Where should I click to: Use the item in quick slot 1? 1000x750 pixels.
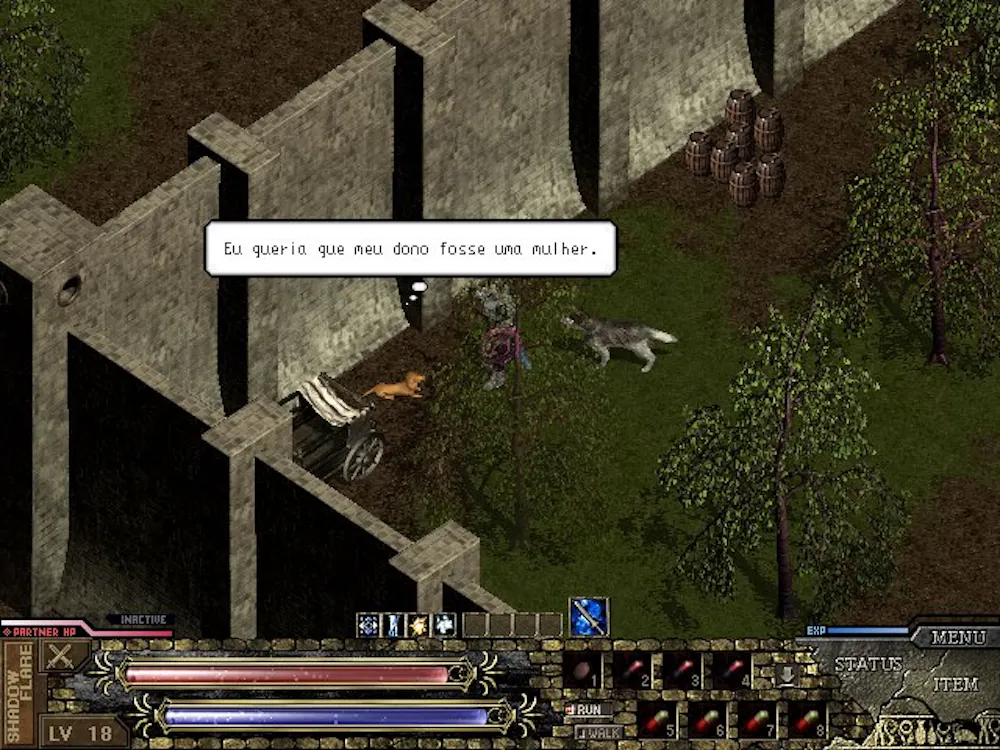(x=582, y=670)
